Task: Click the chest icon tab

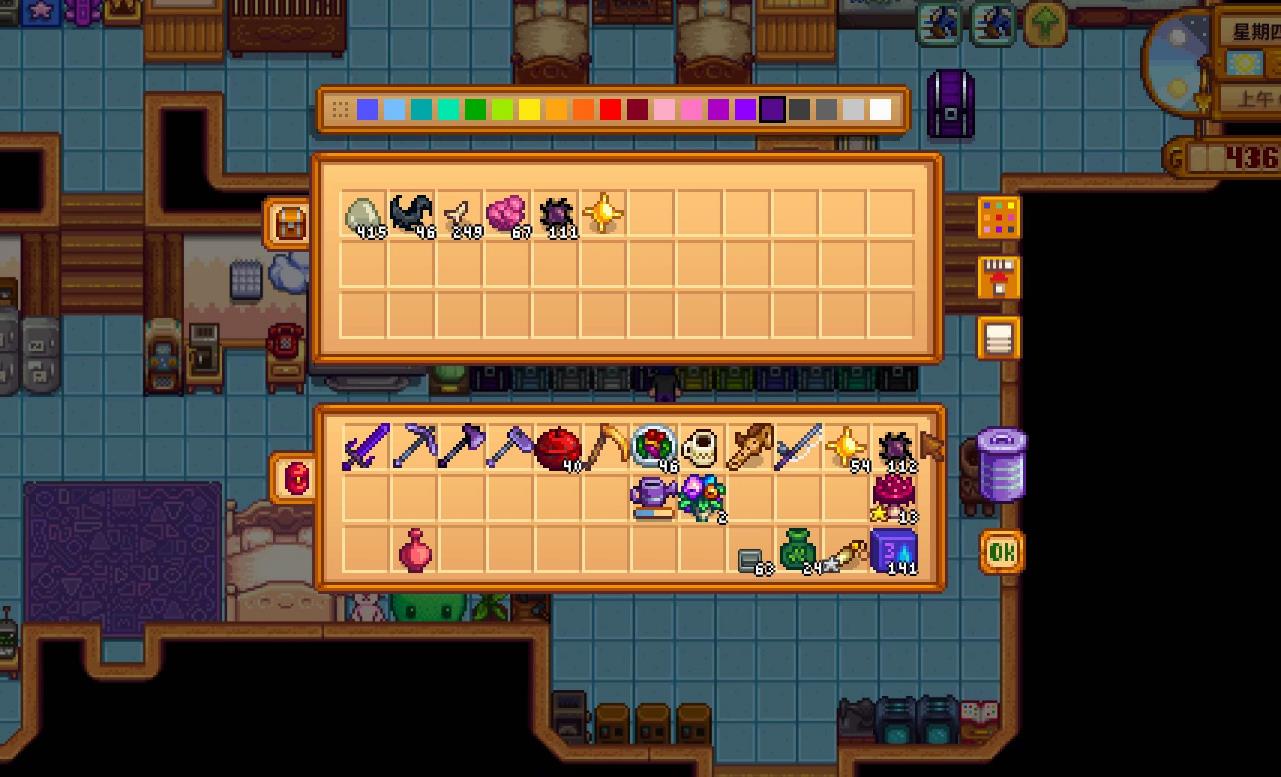Action: point(289,223)
